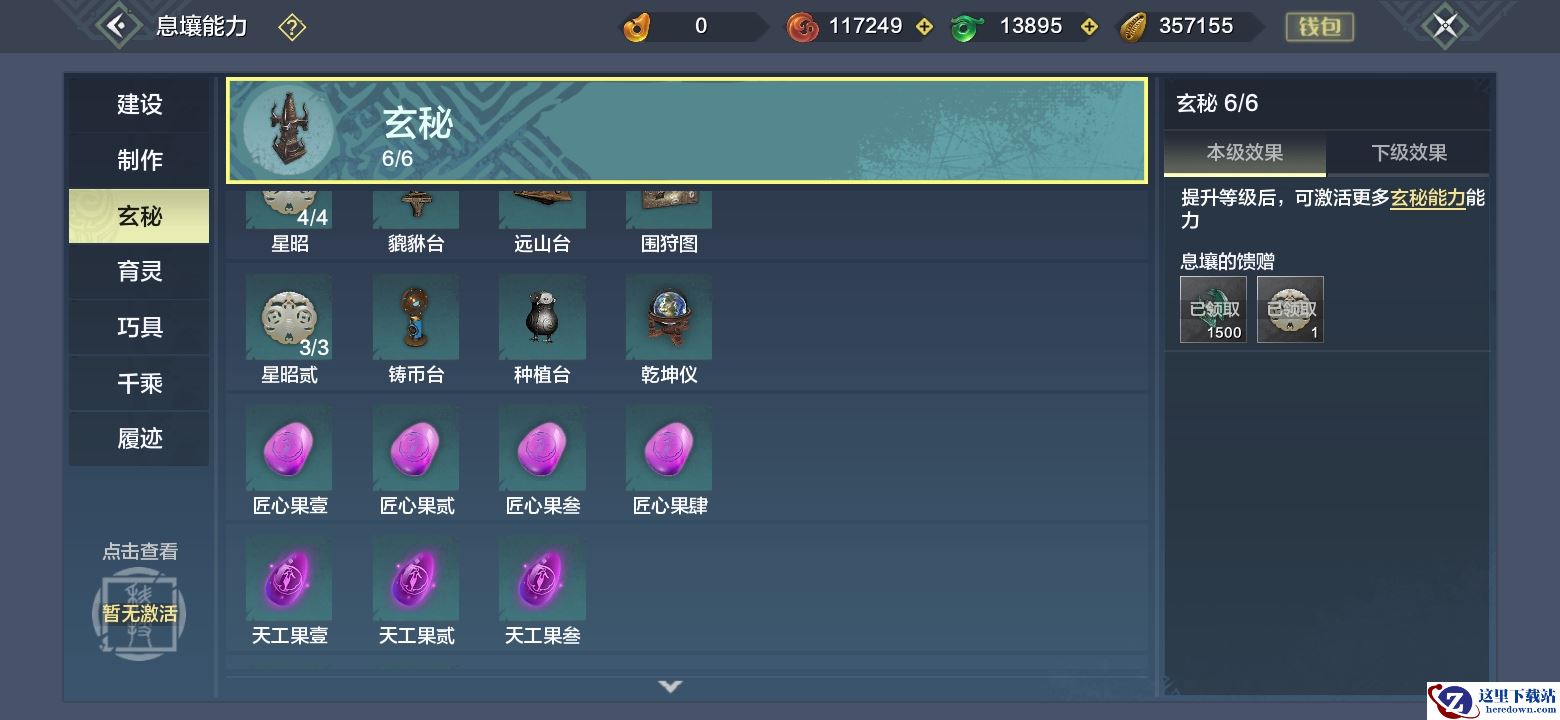Screen dimensions: 1560x720
Task: Choose the 千乘 category tab
Action: tap(139, 383)
